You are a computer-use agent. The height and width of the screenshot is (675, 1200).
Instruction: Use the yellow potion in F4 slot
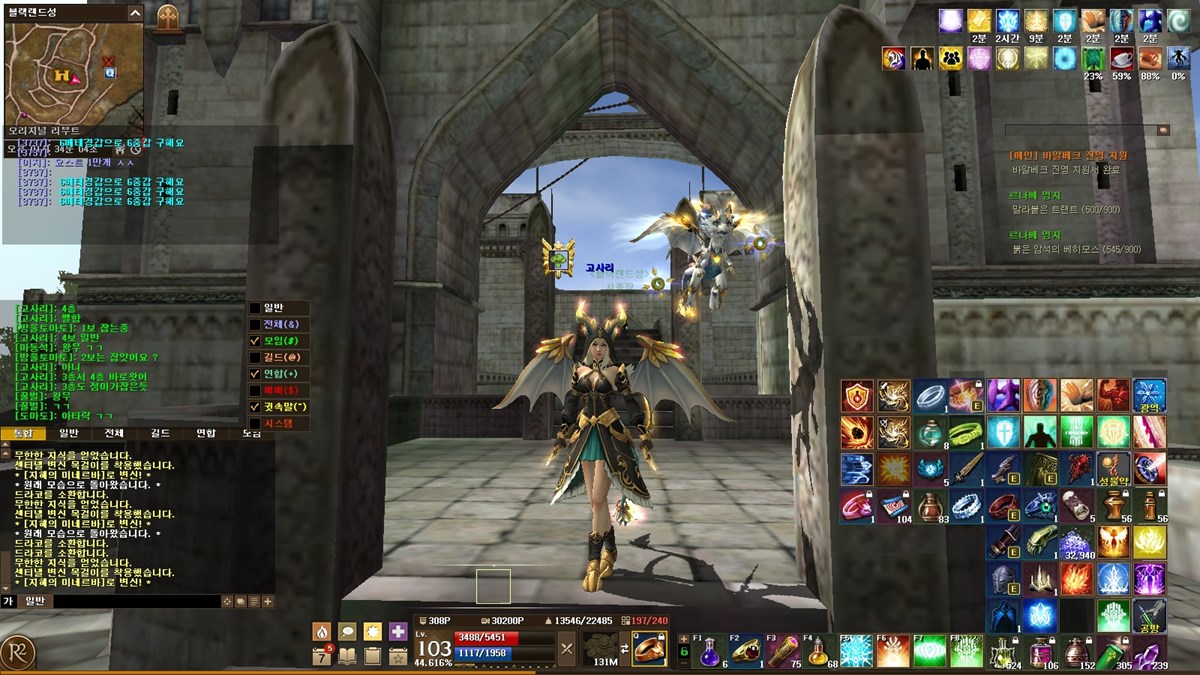click(x=820, y=652)
